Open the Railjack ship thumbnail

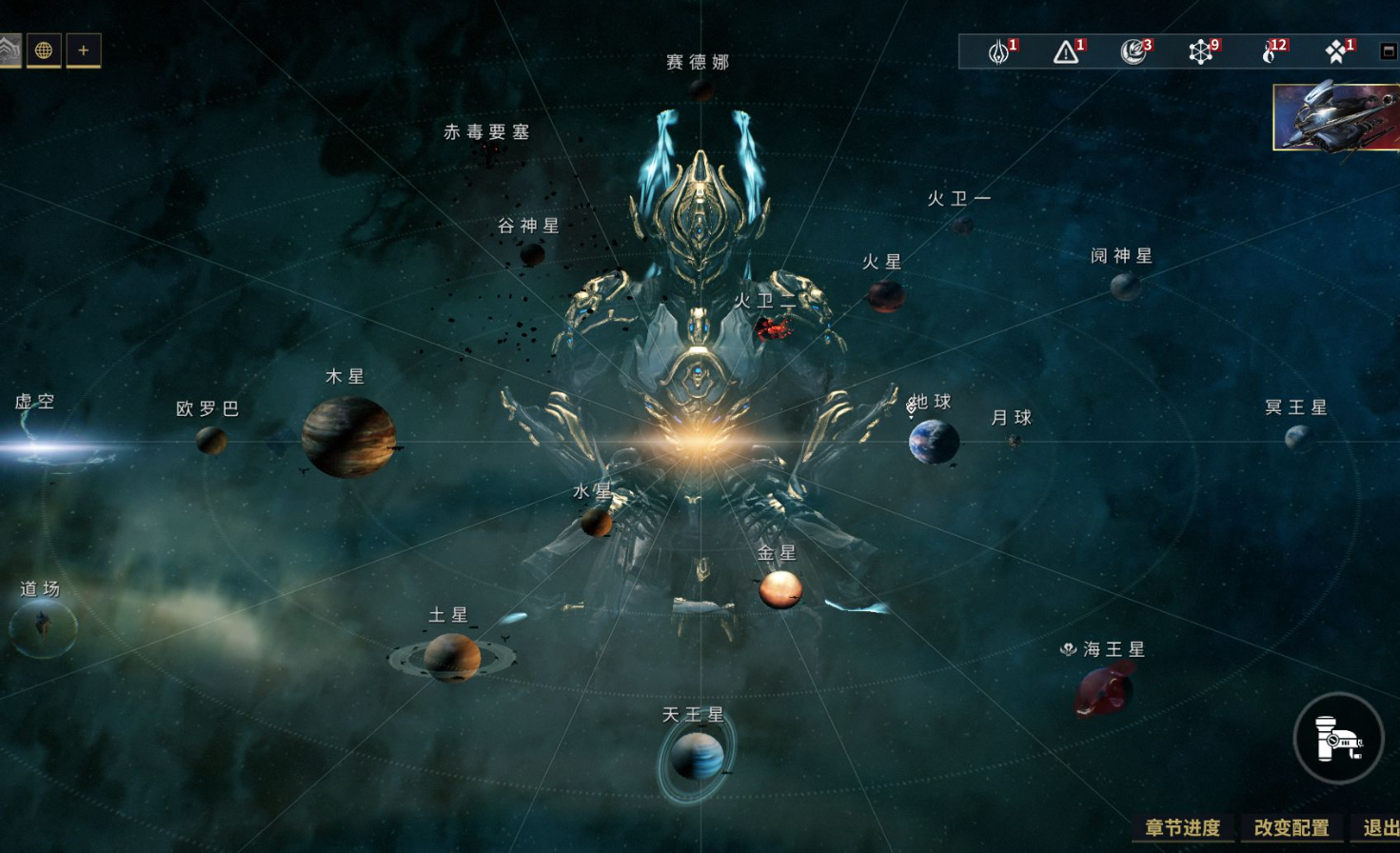[x=1337, y=117]
